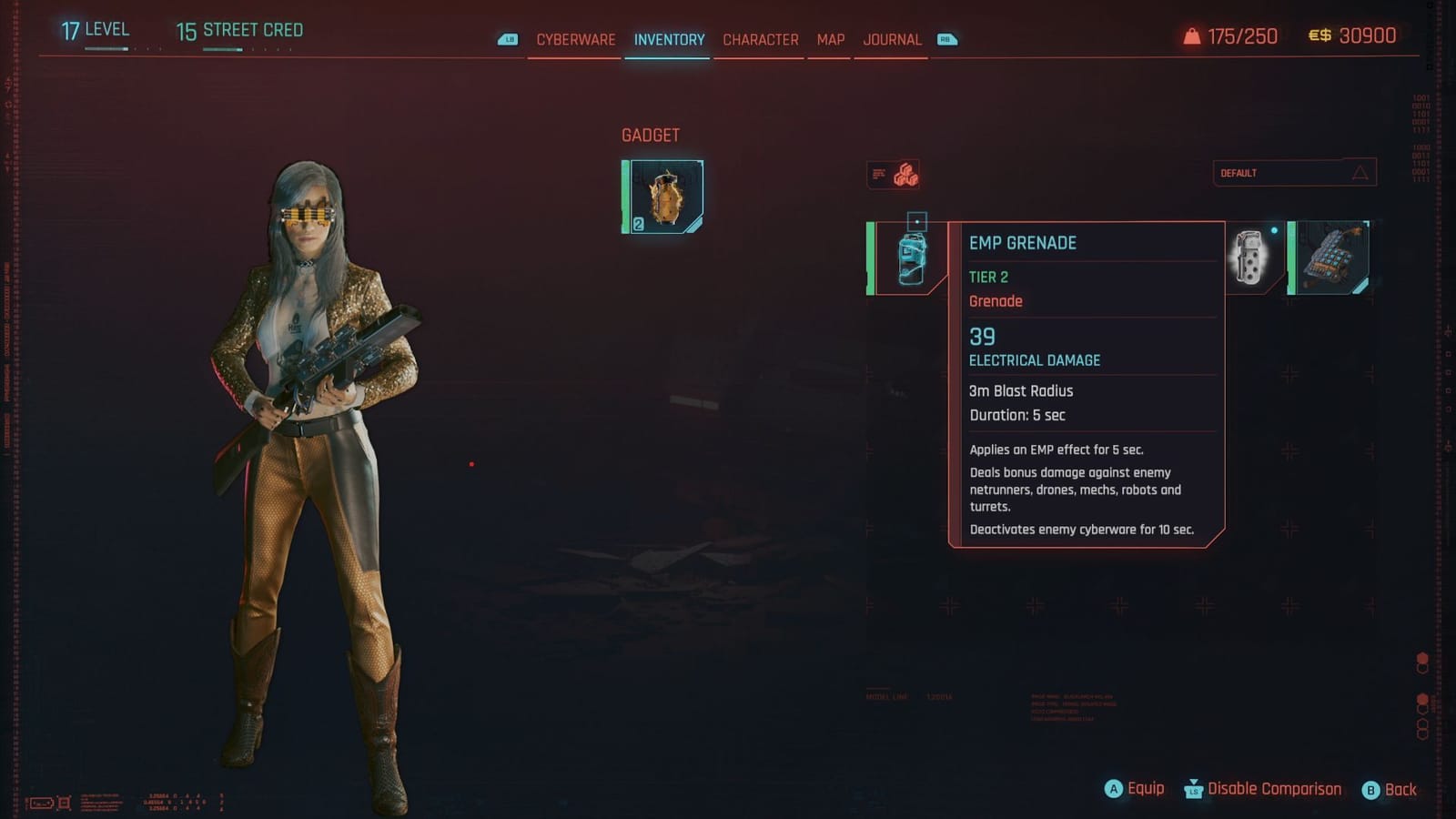Open the JOURNAL tab
The image size is (1456, 819).
pyautogui.click(x=892, y=40)
